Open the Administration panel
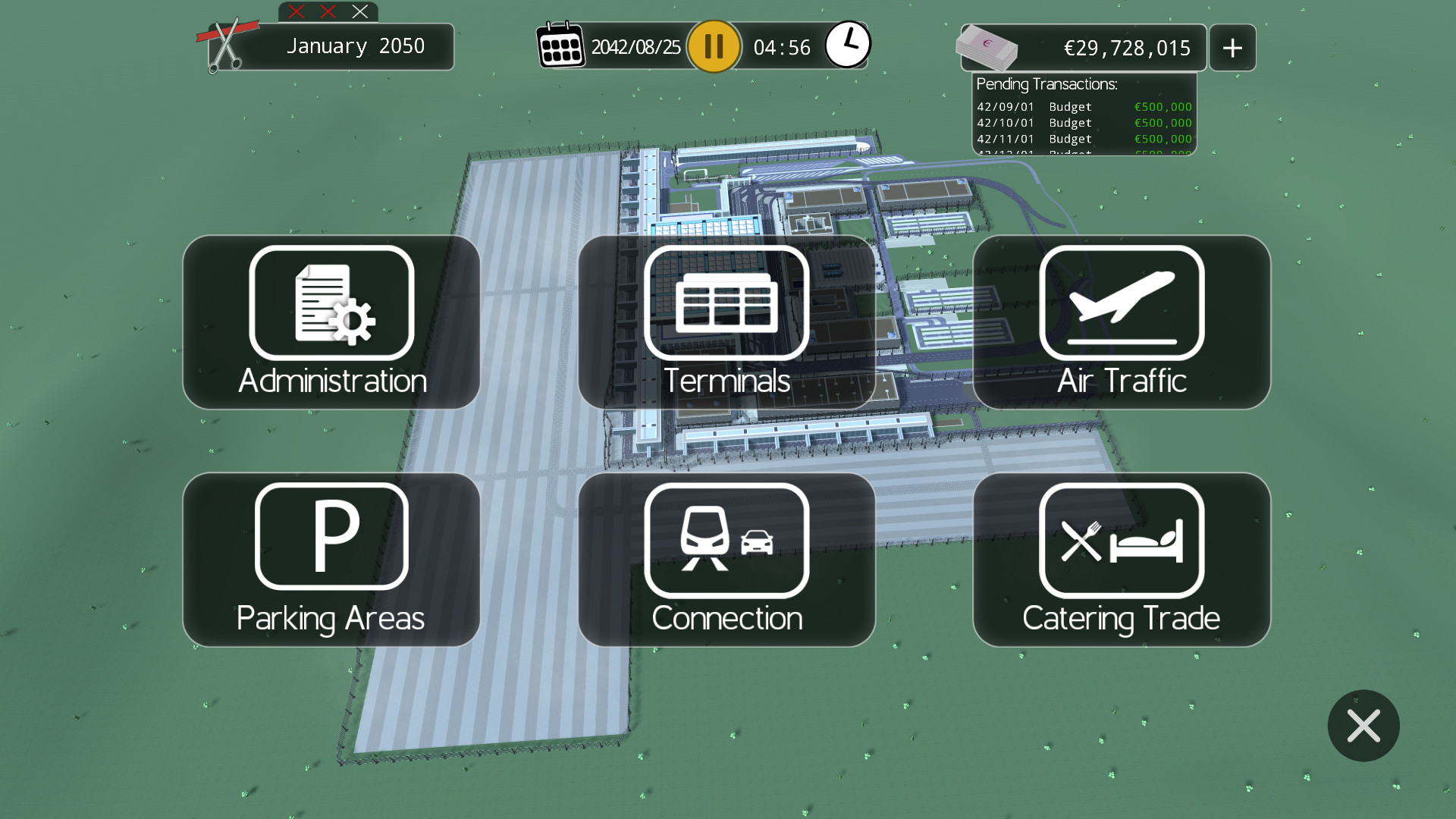Screen dimensions: 1456x819 pos(331,322)
